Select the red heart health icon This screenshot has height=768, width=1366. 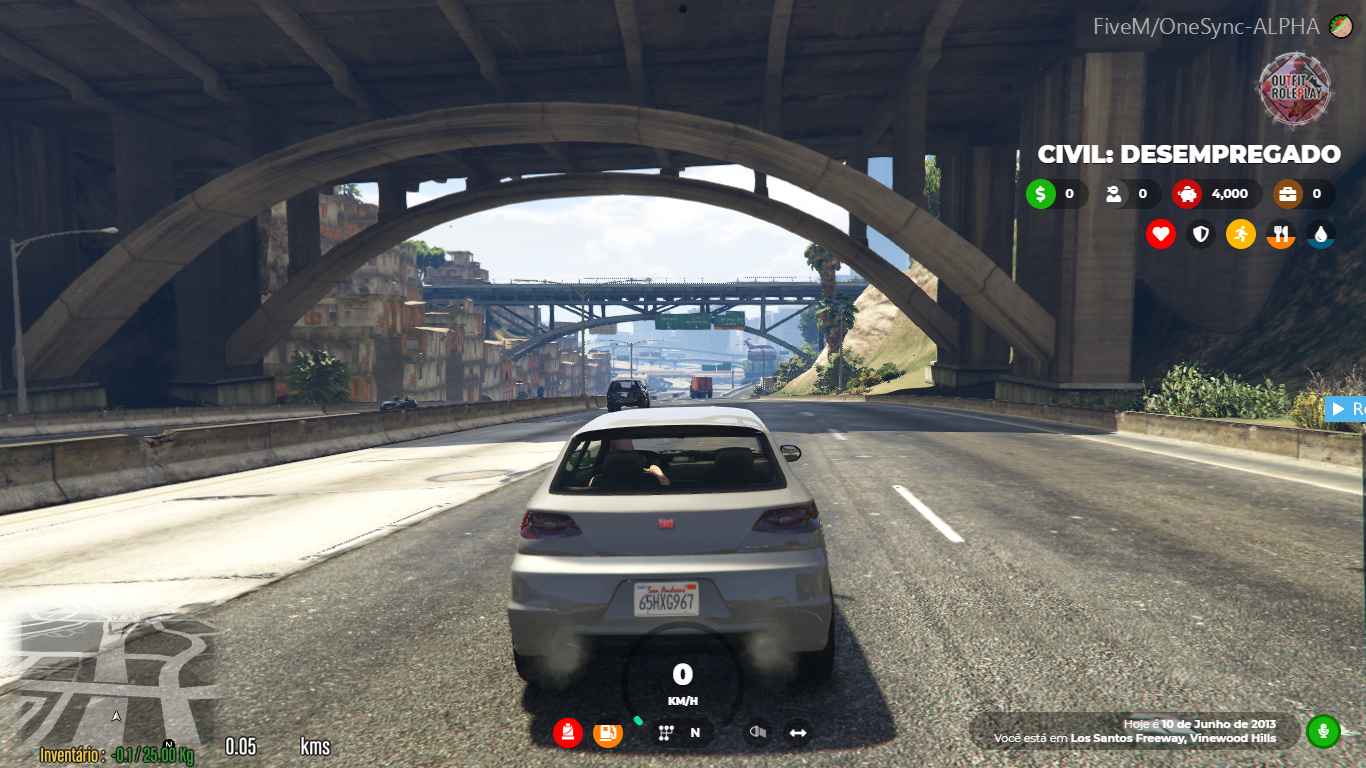[1161, 235]
